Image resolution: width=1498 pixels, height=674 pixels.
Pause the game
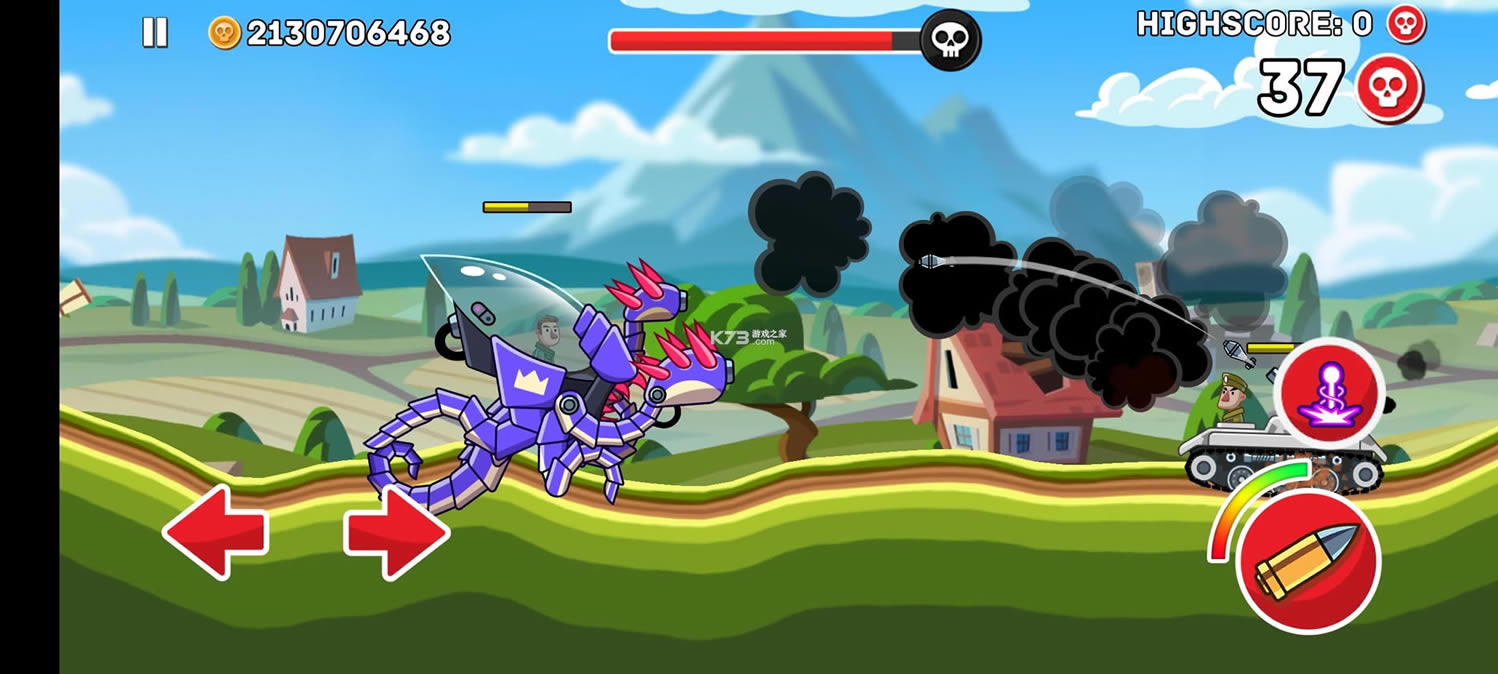(x=155, y=33)
